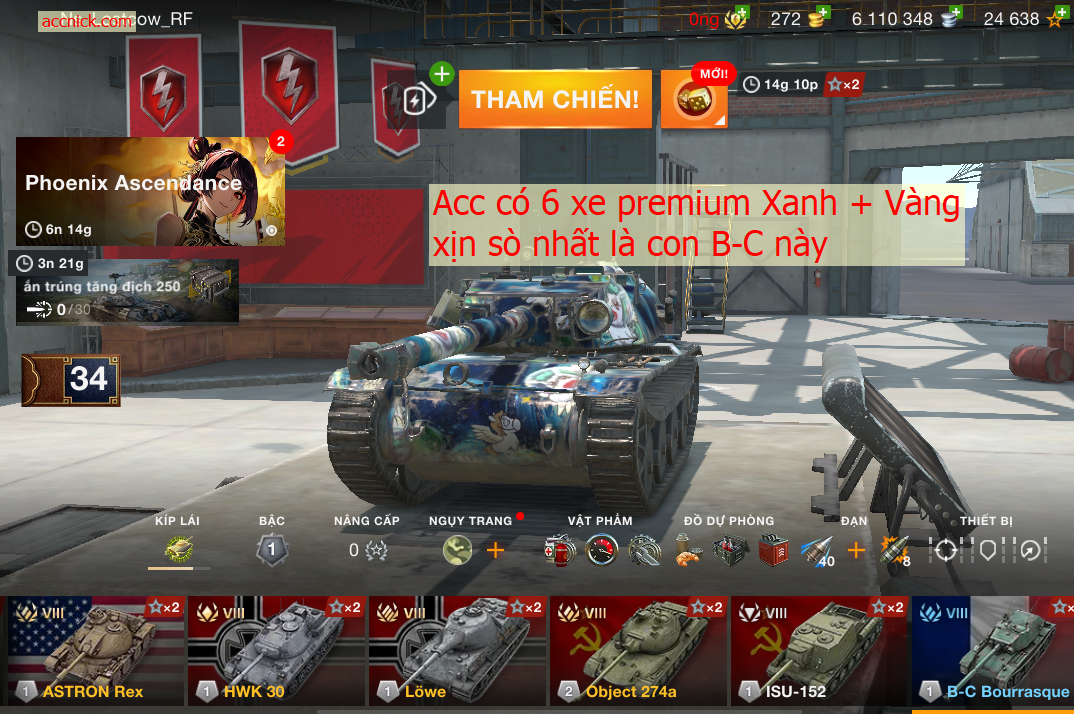Open the KÍP LÁI crew icon

pos(178,549)
